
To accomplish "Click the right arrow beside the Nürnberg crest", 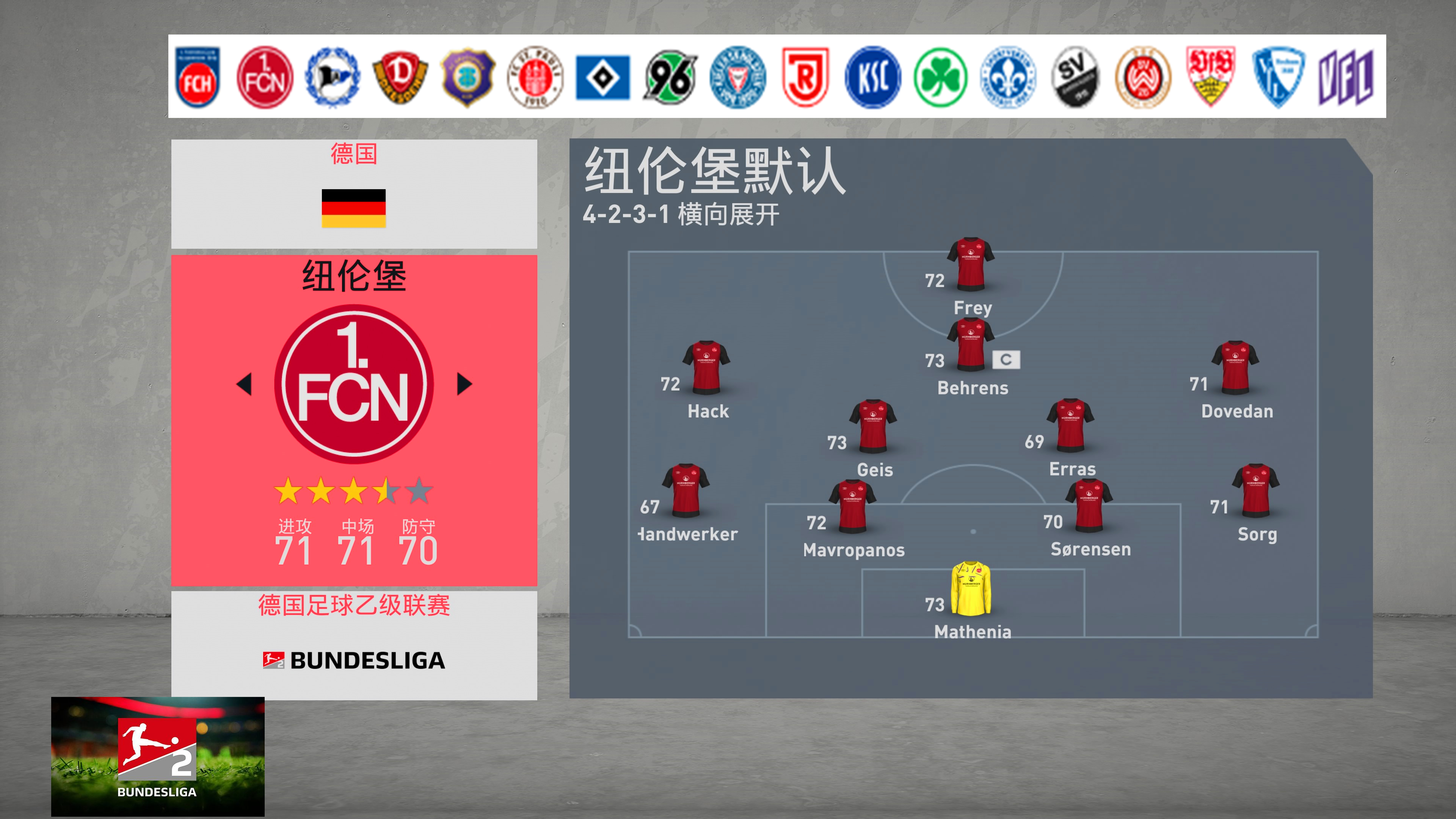I will [x=464, y=384].
